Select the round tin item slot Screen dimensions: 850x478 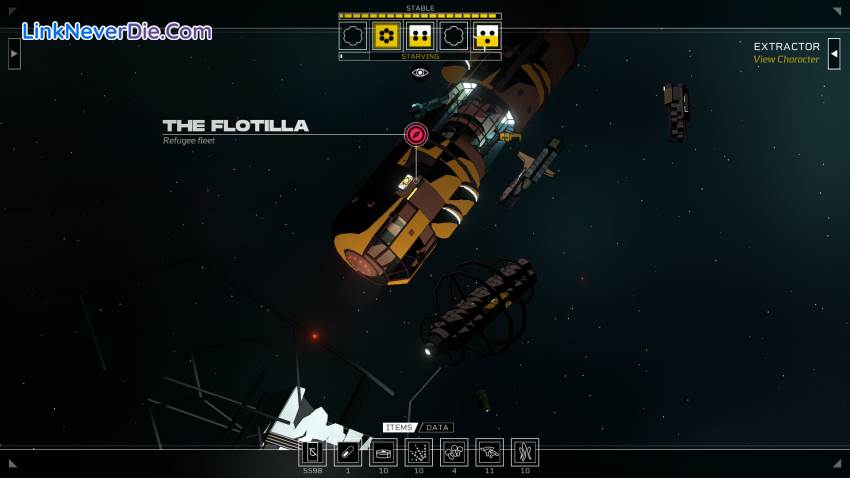pos(383,452)
